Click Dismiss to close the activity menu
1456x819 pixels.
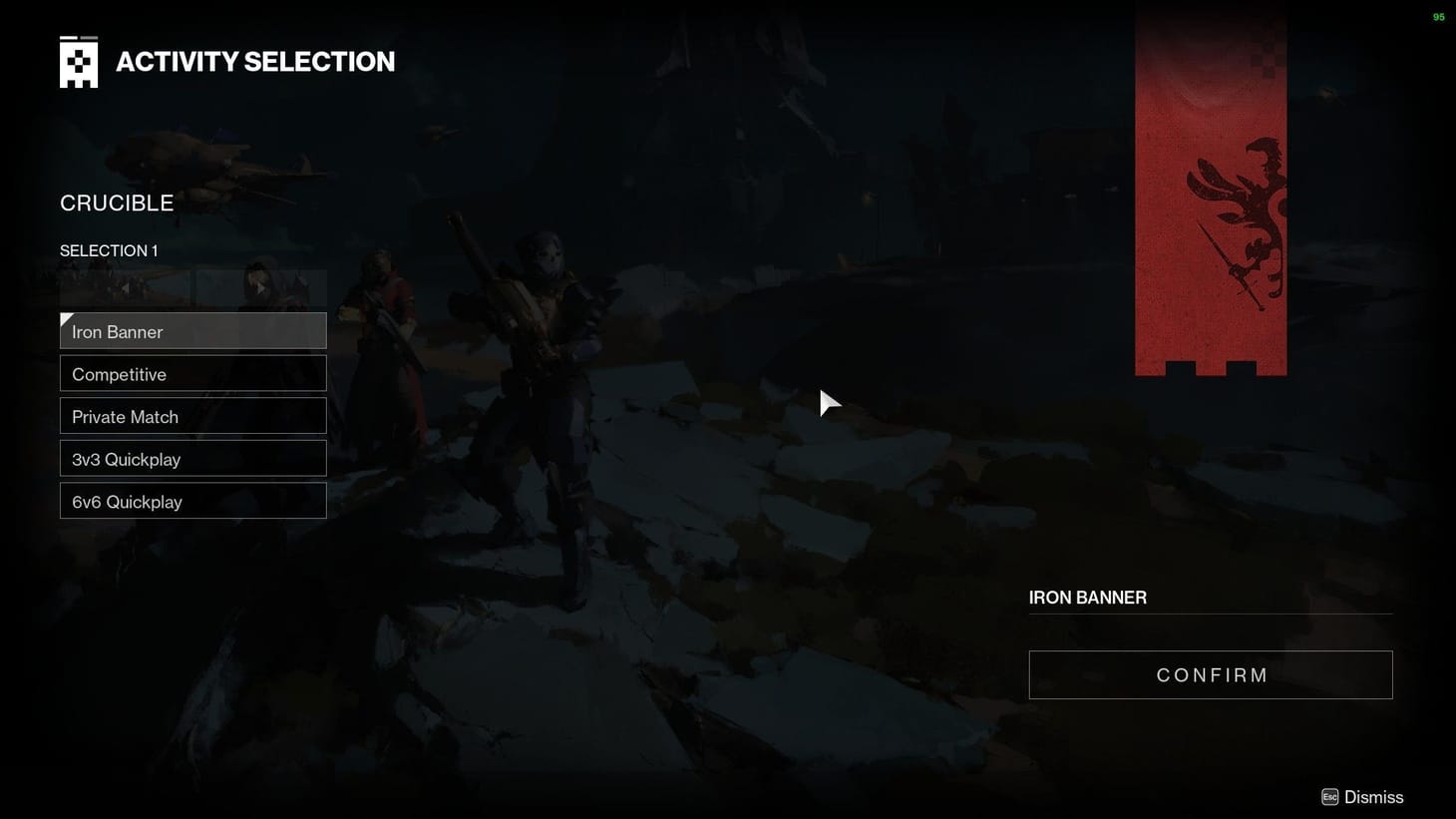pyautogui.click(x=1375, y=796)
